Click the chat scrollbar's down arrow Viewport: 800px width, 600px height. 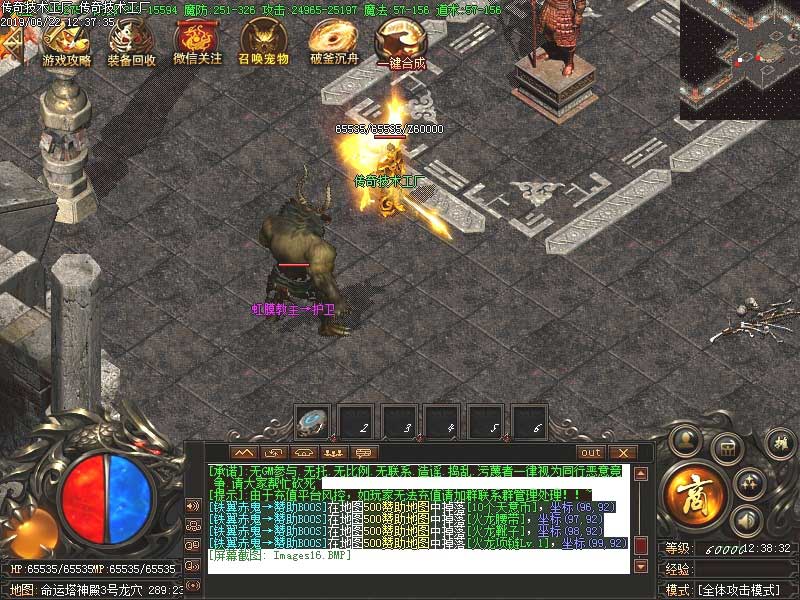641,565
